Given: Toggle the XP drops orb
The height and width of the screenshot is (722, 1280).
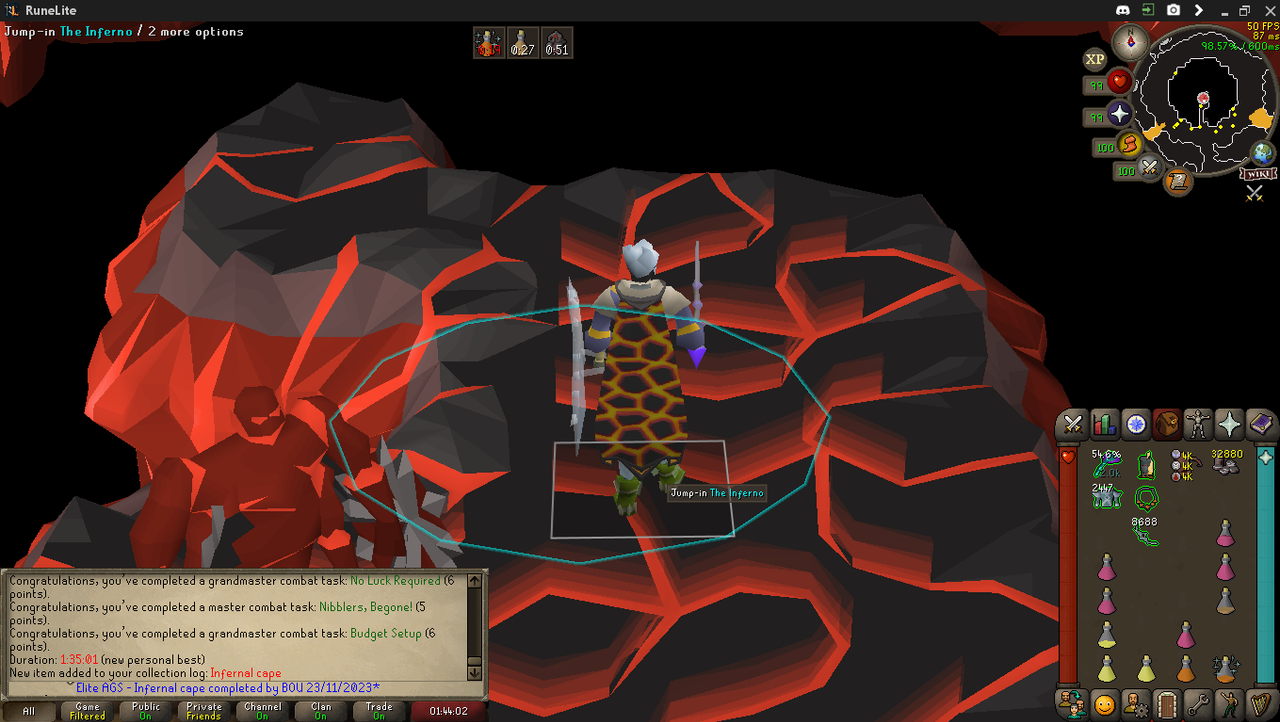Looking at the screenshot, I should pos(1095,59).
